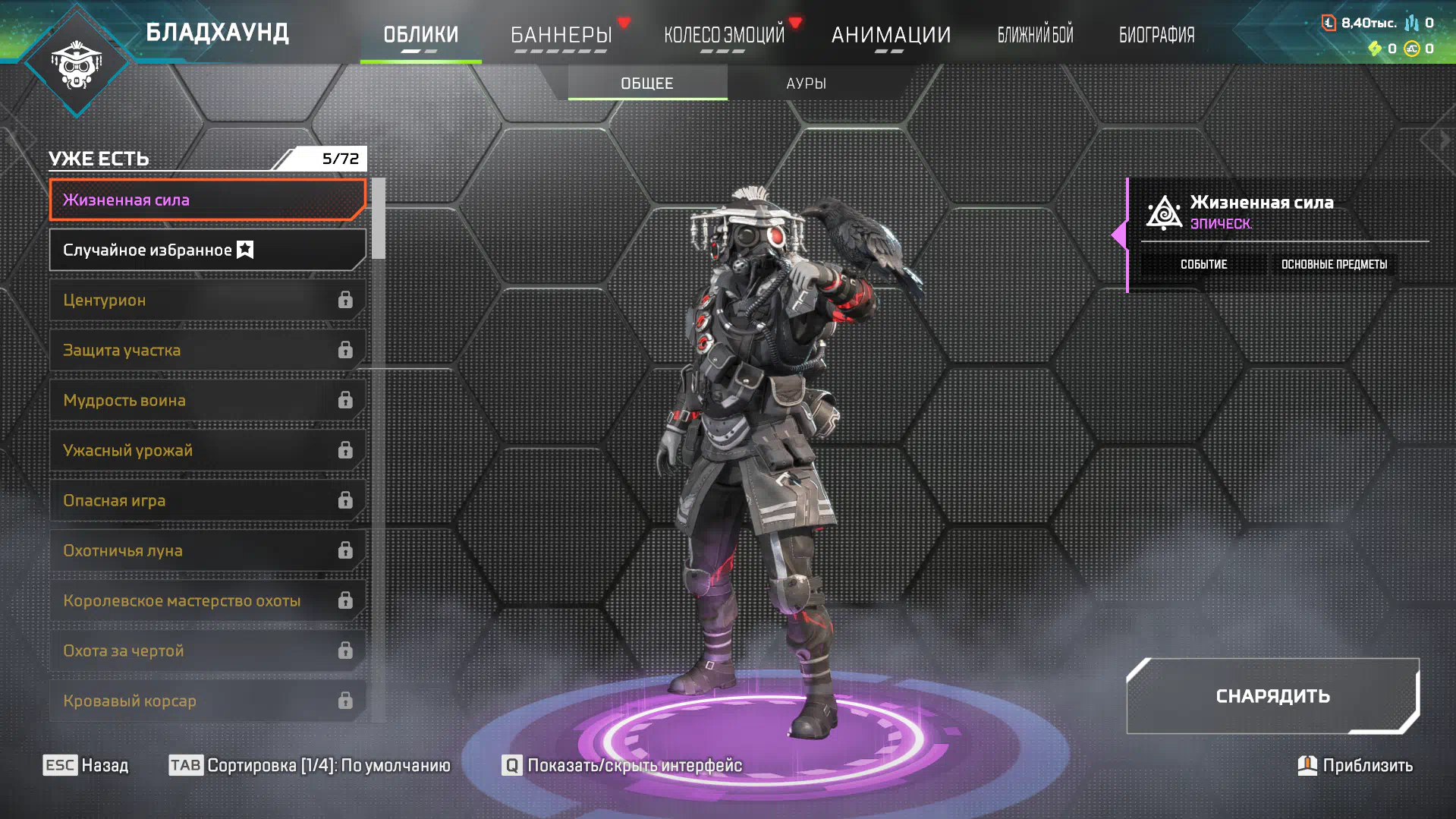Preview the Ужасный урожай skin
Image resolution: width=1456 pixels, height=819 pixels.
[x=207, y=450]
